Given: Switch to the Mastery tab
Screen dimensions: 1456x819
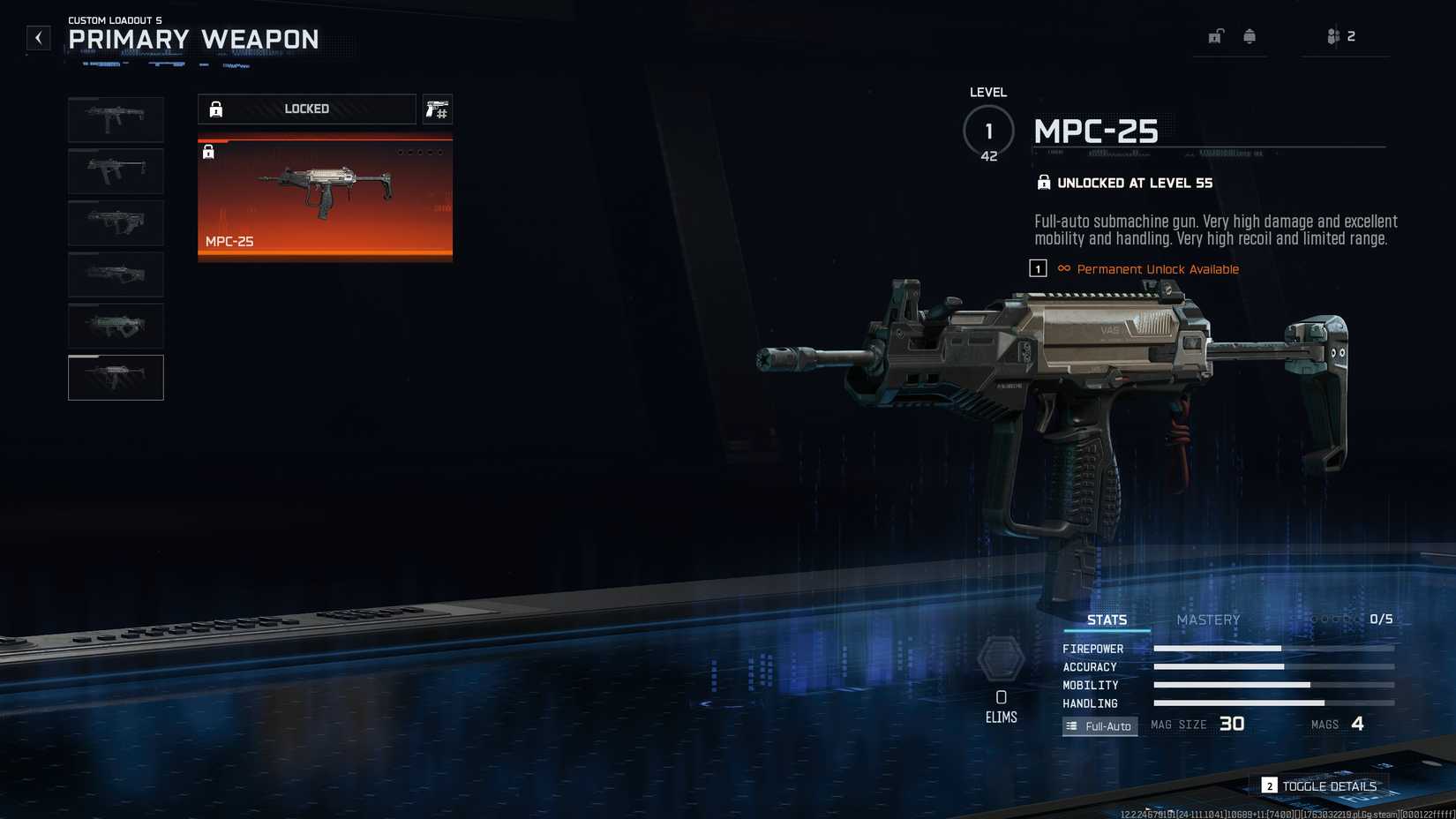Looking at the screenshot, I should (x=1207, y=620).
